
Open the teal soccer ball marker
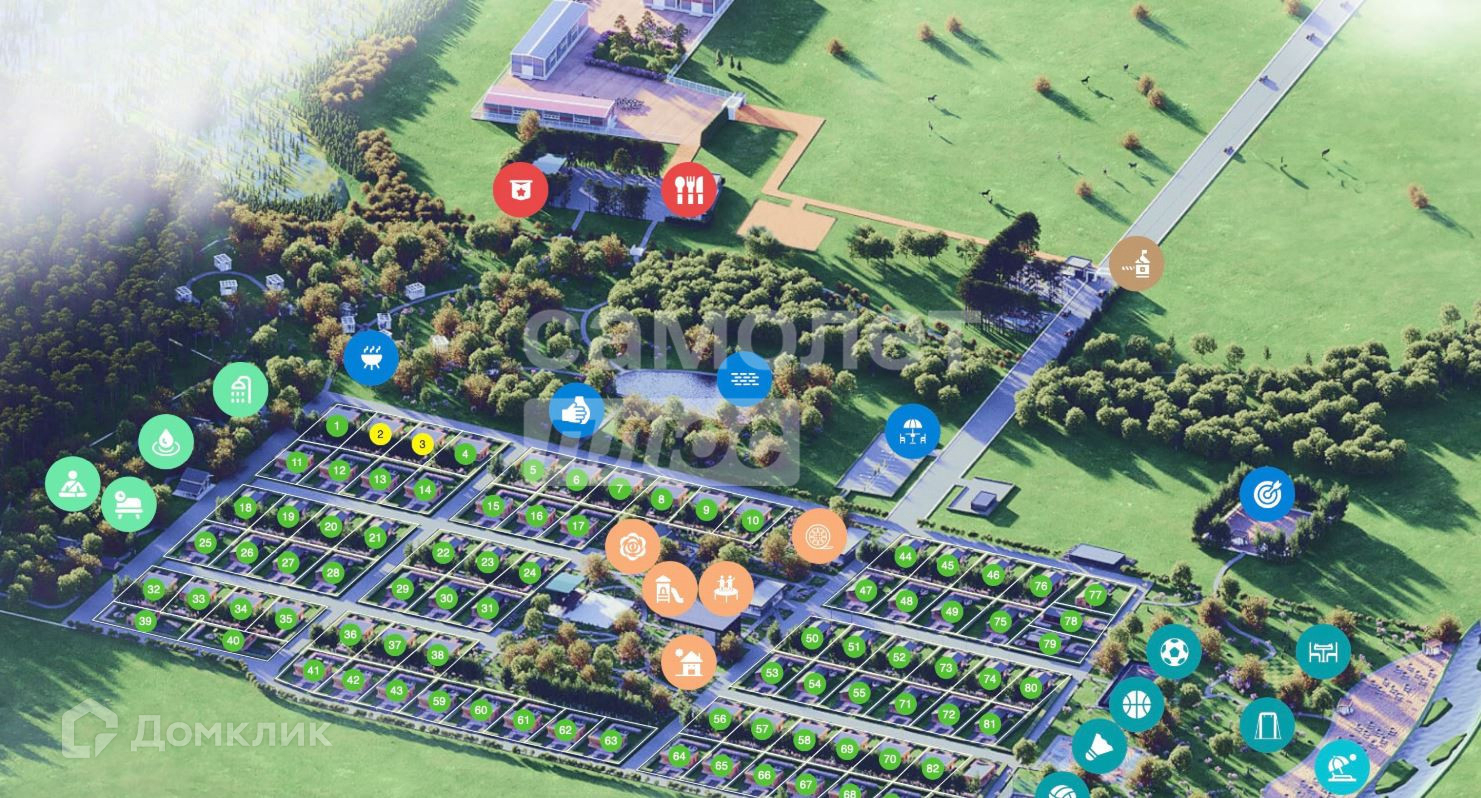tap(1174, 652)
